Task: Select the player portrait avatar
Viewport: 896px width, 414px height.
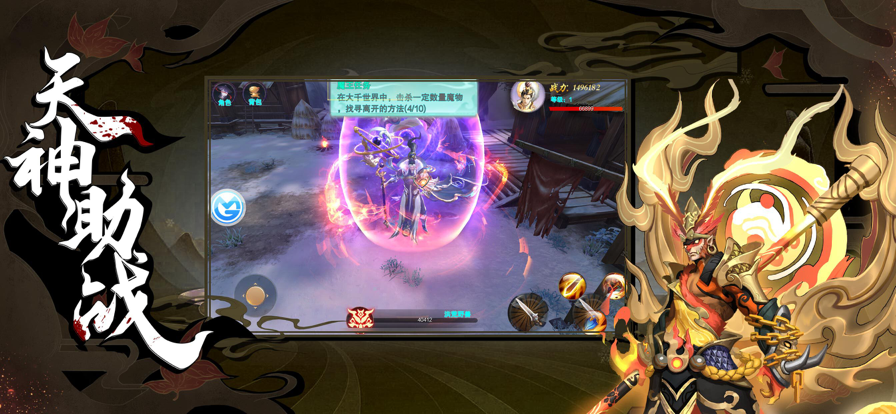Action: coord(527,95)
